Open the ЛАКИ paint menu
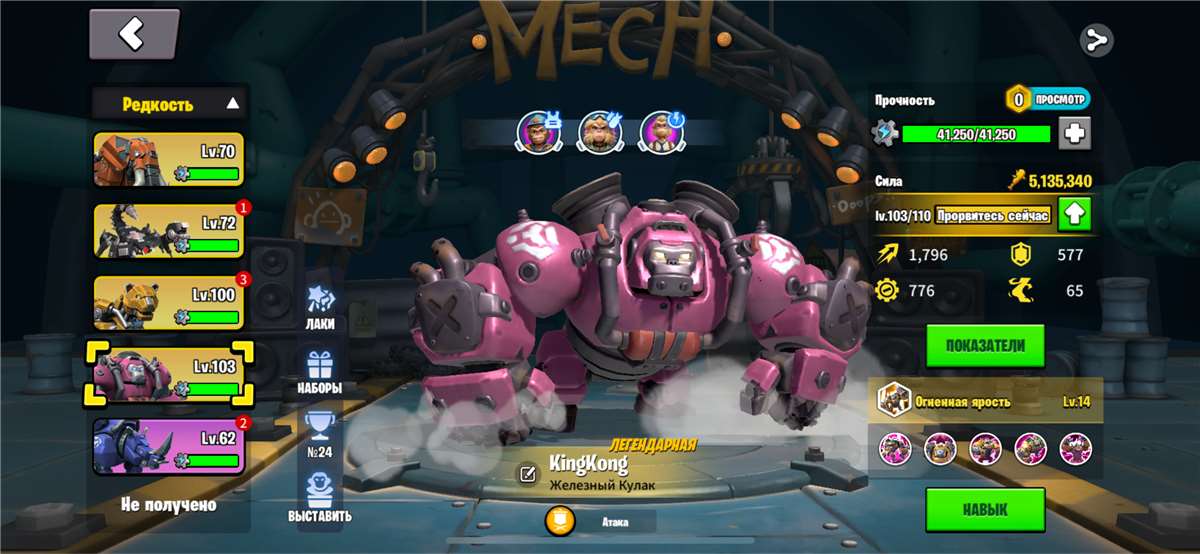Screen dimensions: 1200x554 coord(320,306)
